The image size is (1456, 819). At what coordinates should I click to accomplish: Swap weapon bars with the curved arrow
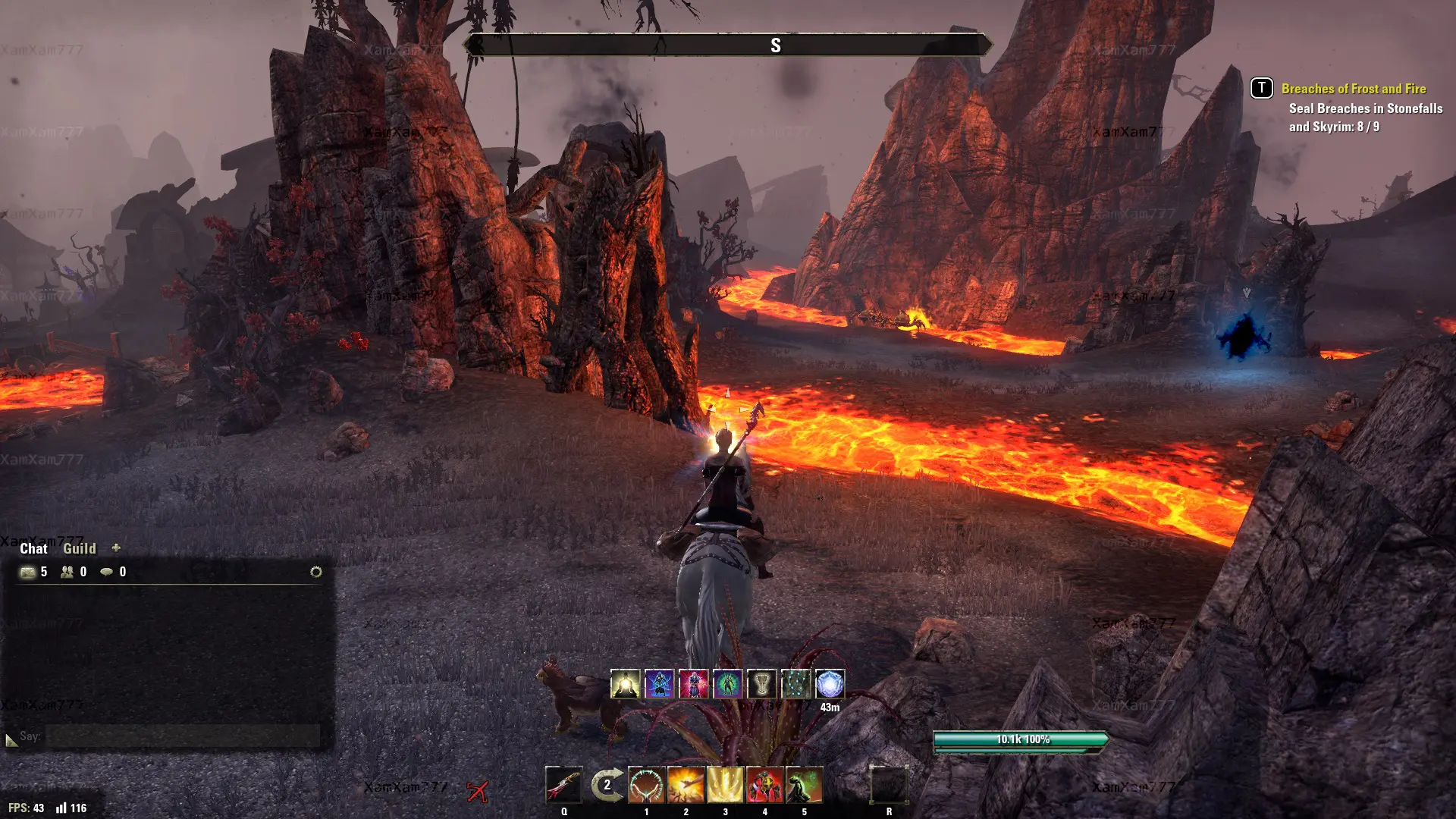point(607,785)
